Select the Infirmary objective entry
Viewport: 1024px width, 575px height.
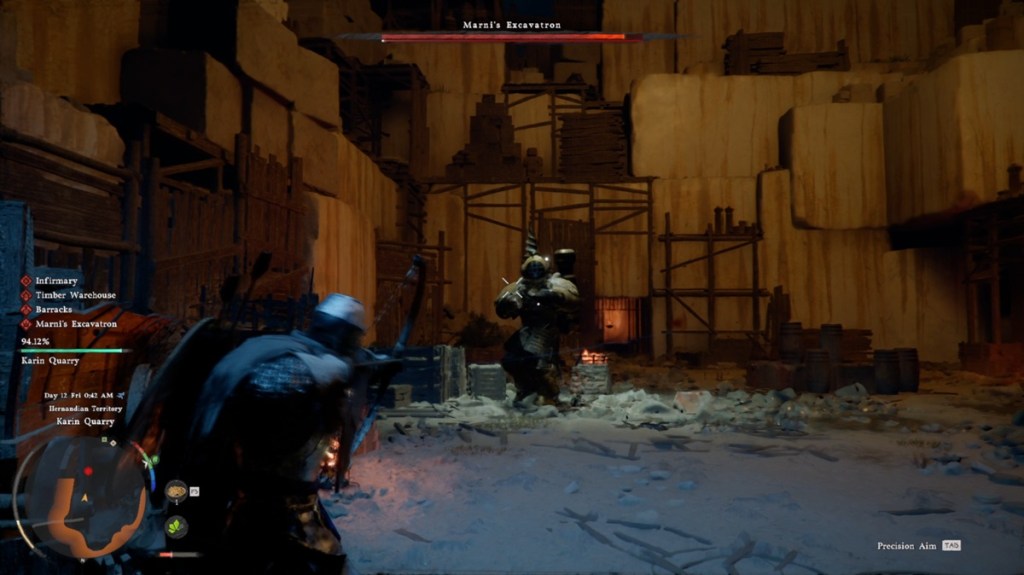[x=56, y=281]
